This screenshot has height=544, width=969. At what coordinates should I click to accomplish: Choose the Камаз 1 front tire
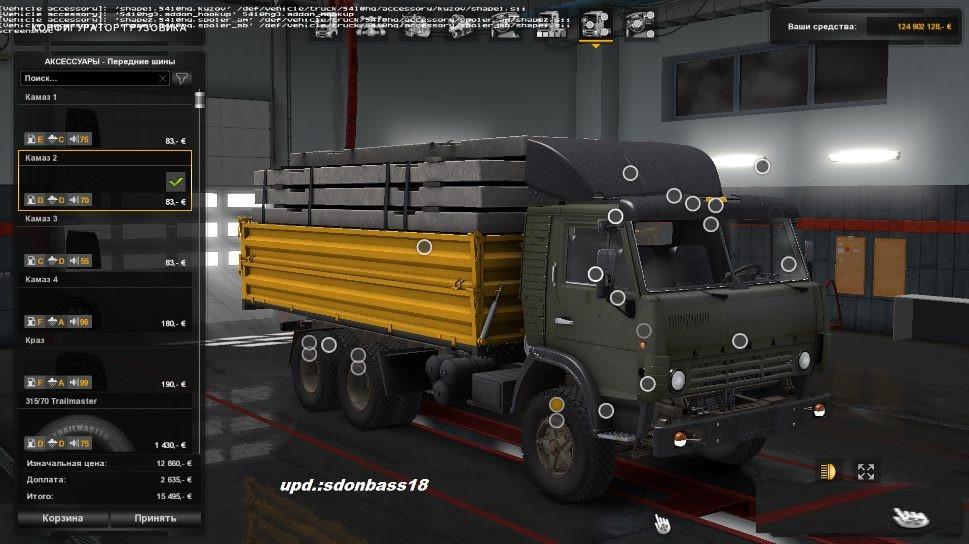tap(105, 120)
